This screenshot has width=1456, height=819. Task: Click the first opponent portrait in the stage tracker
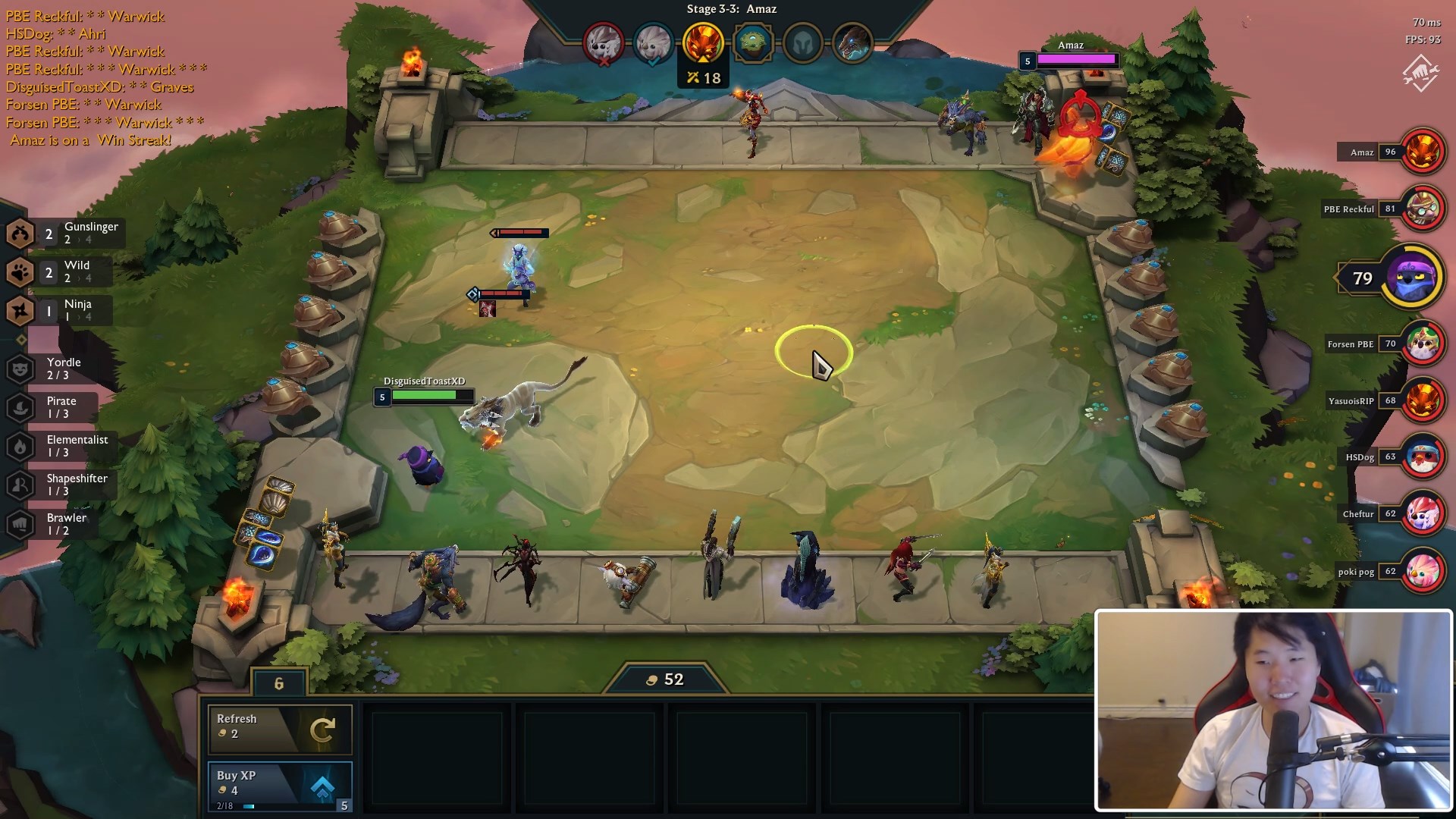(603, 44)
